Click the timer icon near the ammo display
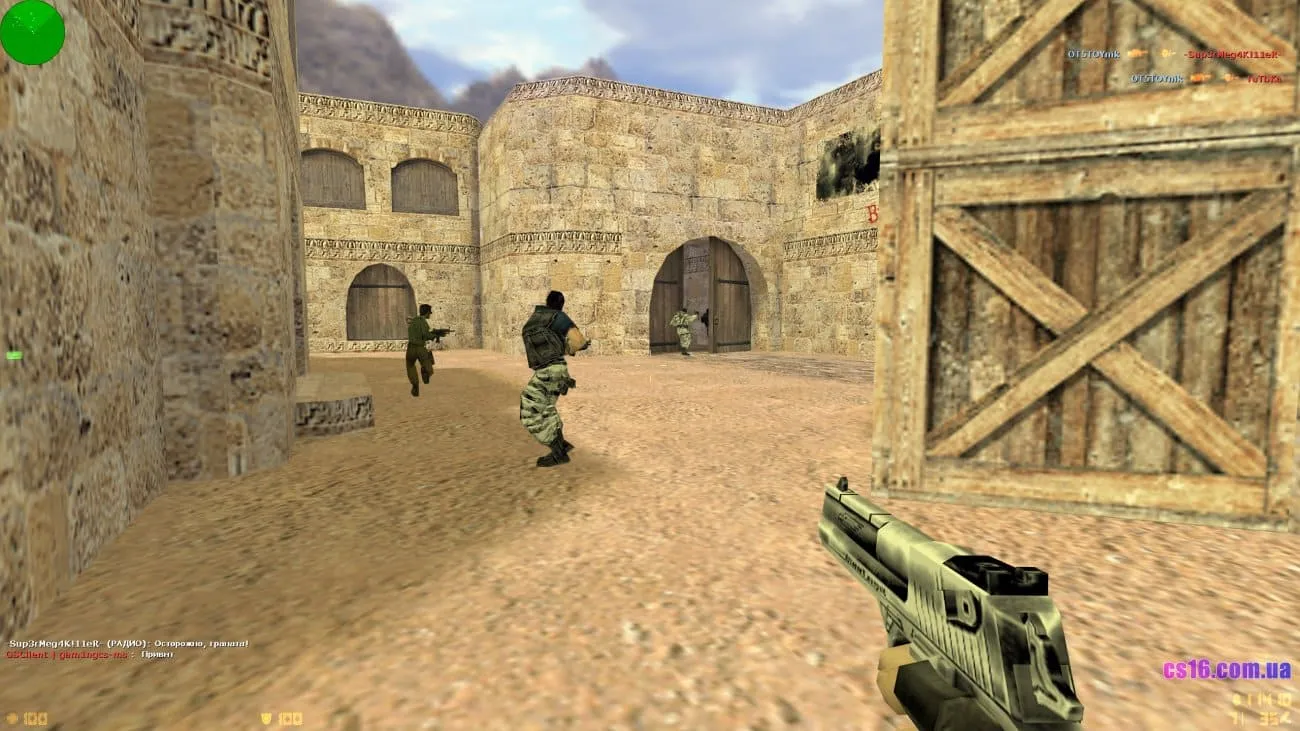The height and width of the screenshot is (731, 1300). click(x=1235, y=699)
